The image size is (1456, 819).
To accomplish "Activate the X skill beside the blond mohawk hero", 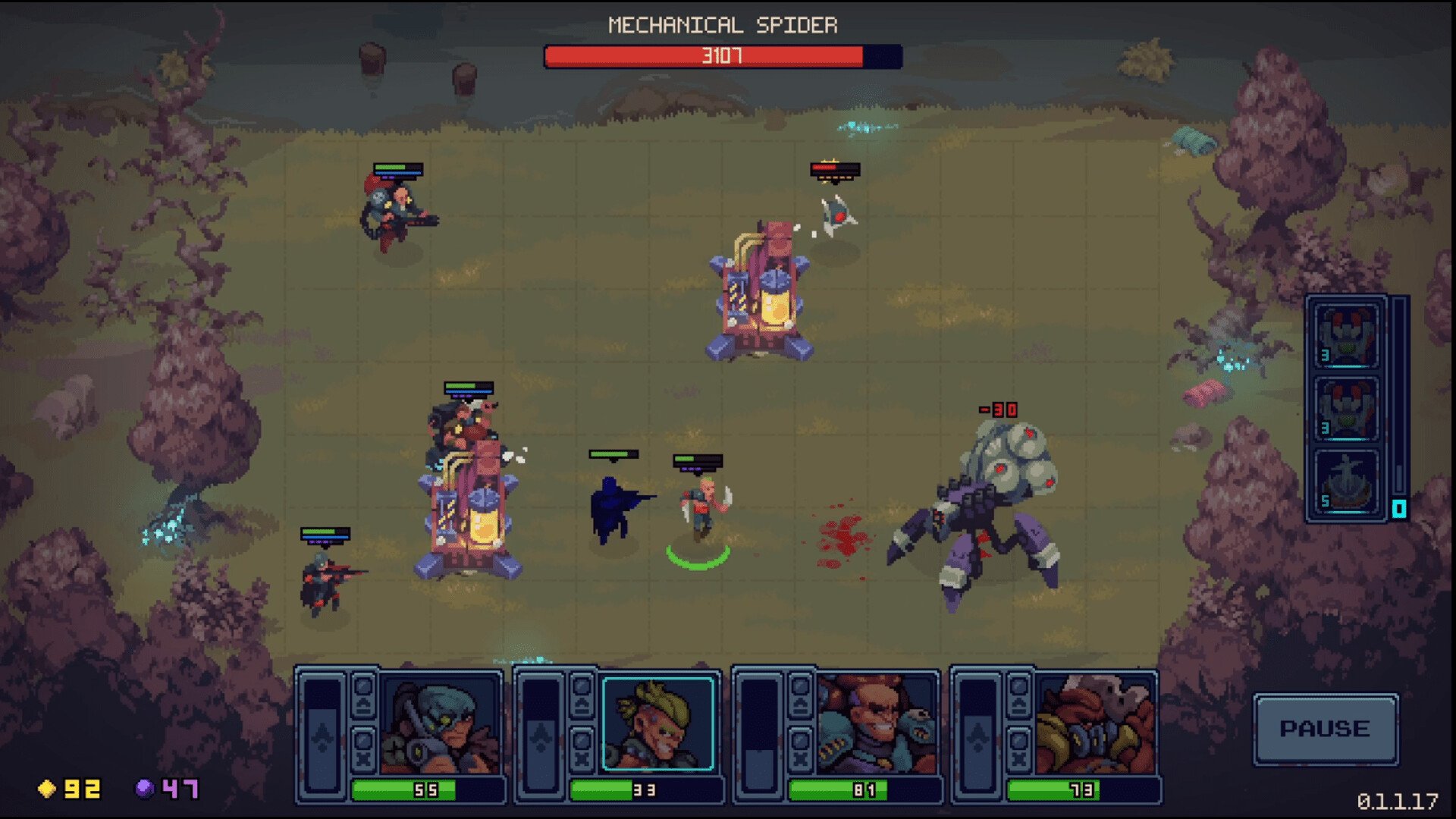I will click(582, 749).
